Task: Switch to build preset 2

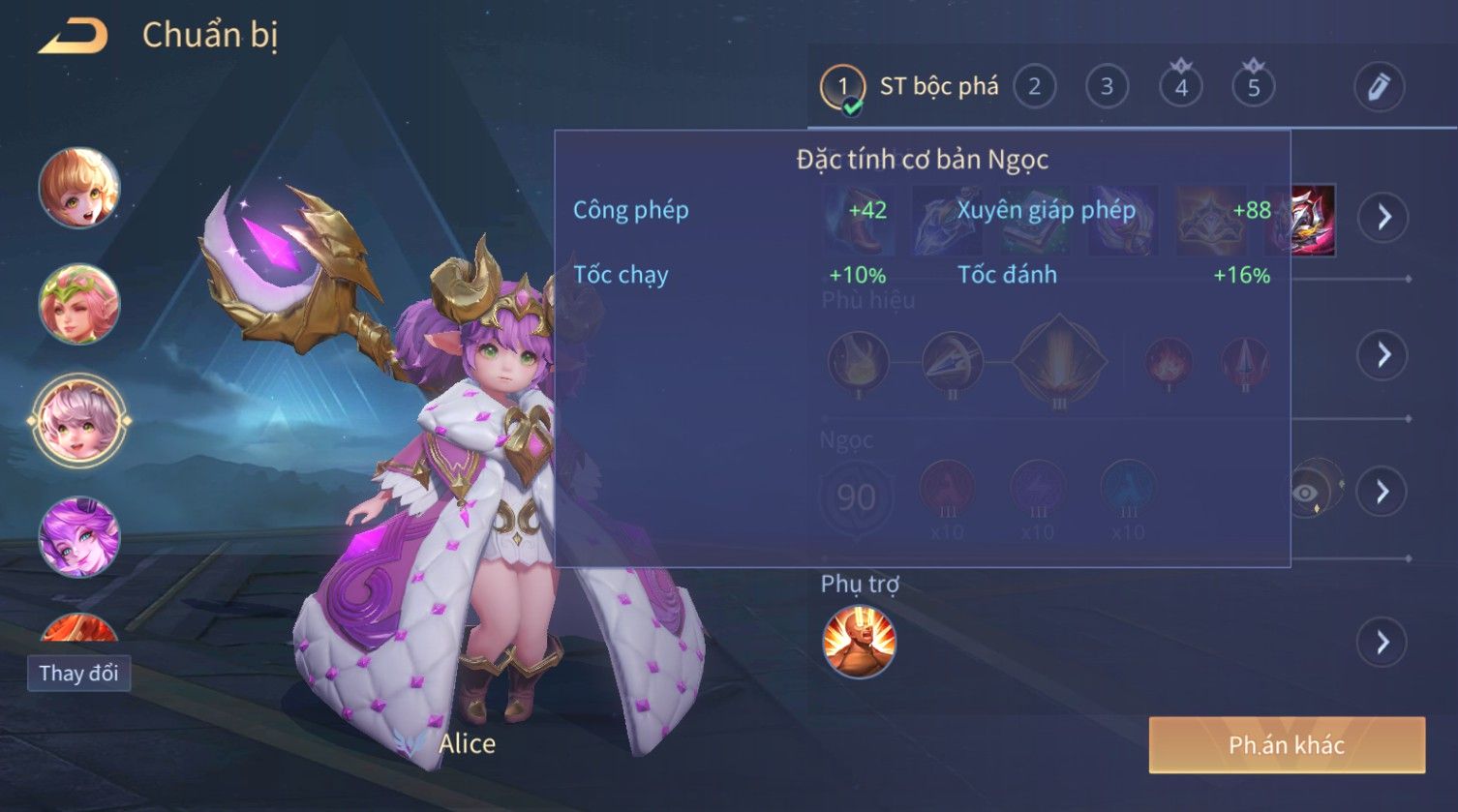Action: pos(1034,87)
